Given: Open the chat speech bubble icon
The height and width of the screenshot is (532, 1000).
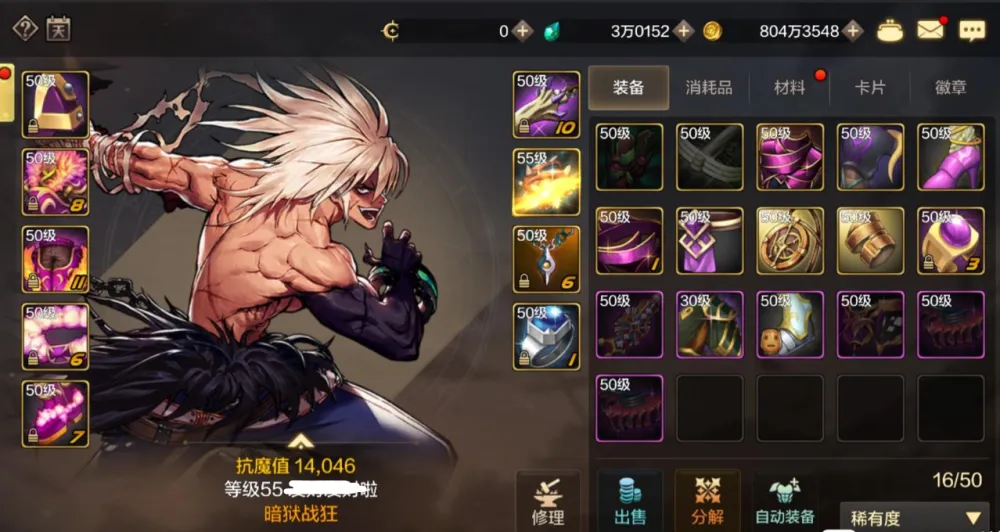Looking at the screenshot, I should click(971, 30).
